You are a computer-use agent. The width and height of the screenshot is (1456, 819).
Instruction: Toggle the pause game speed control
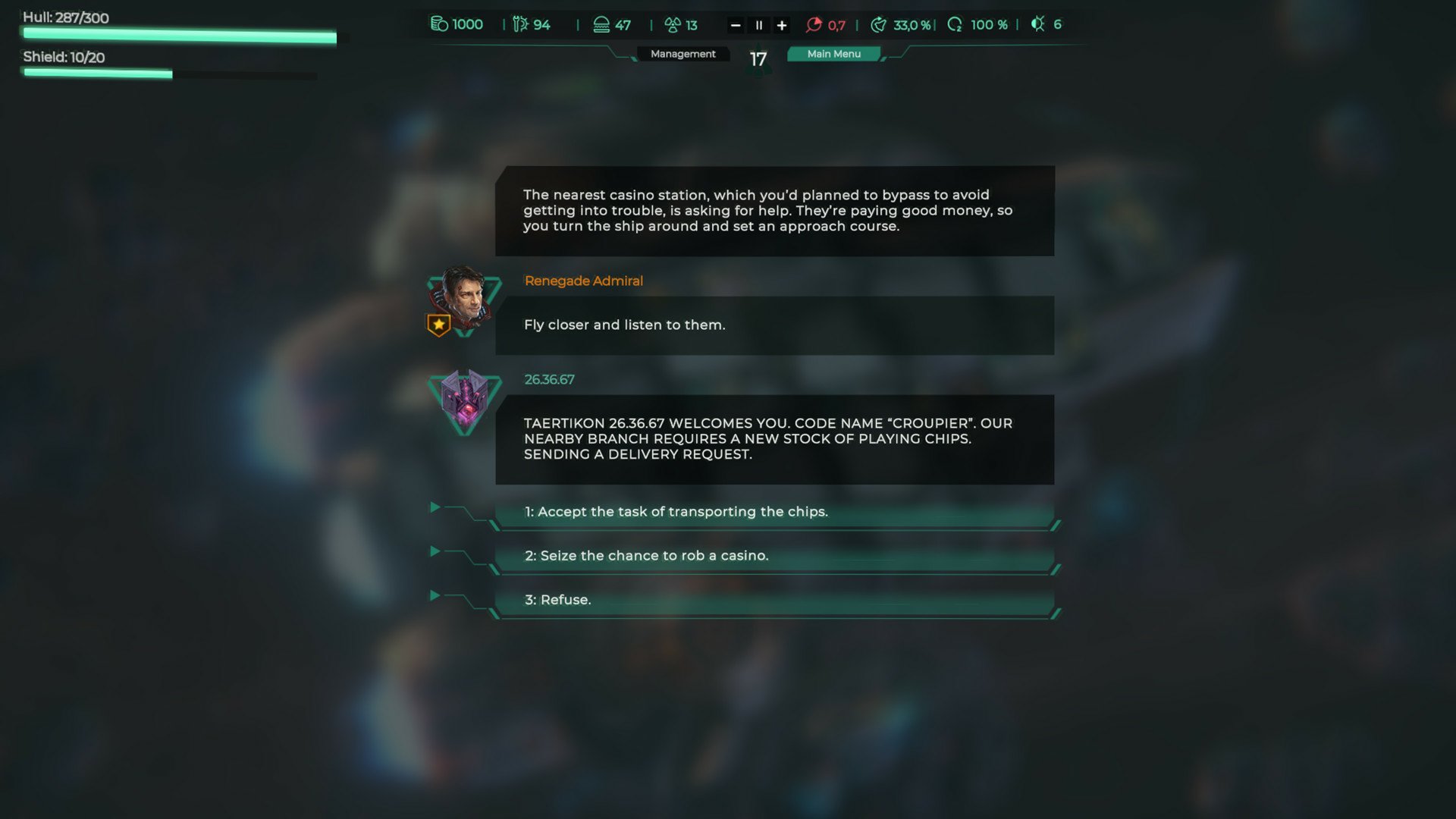(x=758, y=24)
